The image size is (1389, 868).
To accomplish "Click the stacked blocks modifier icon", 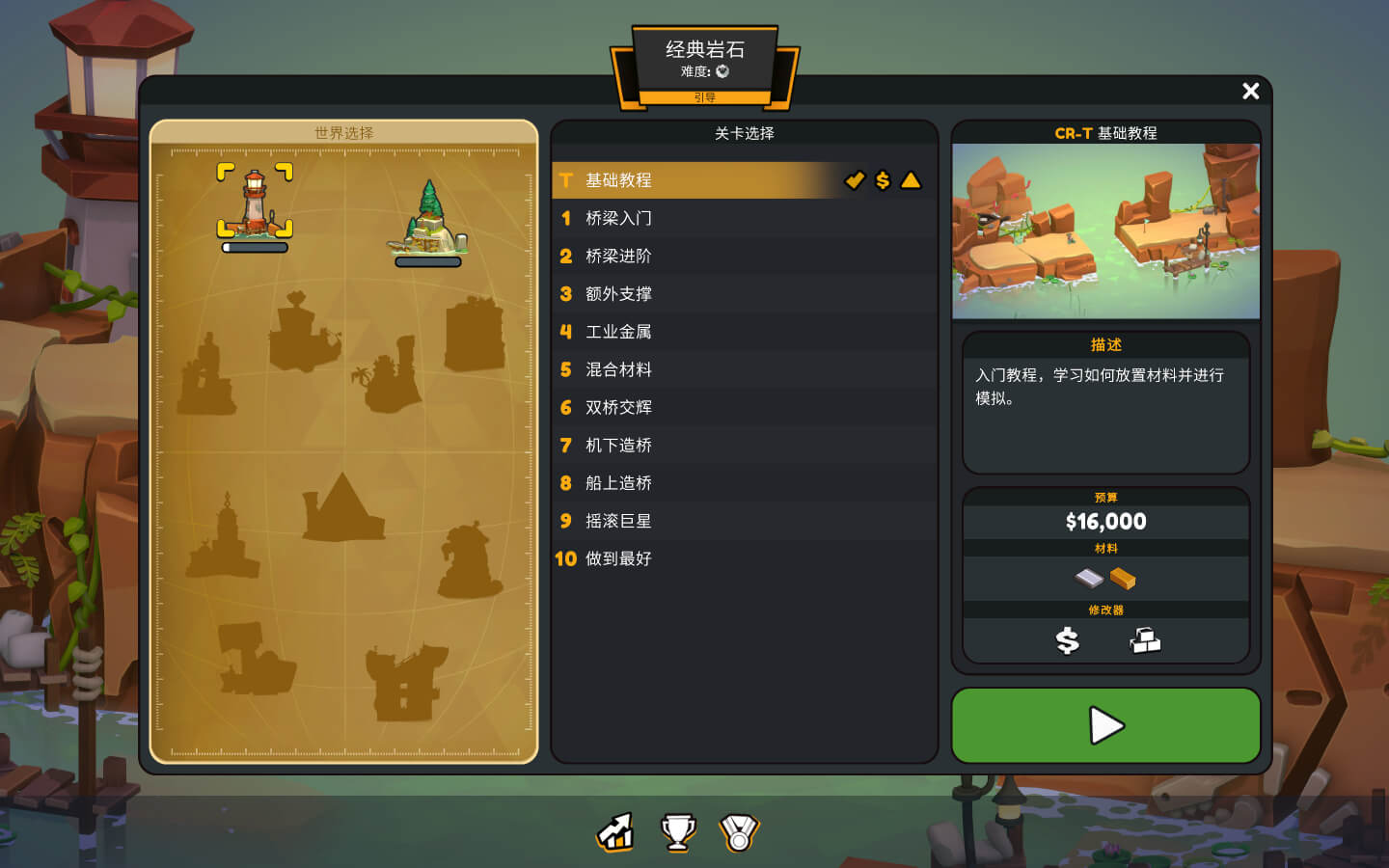I will (1145, 640).
